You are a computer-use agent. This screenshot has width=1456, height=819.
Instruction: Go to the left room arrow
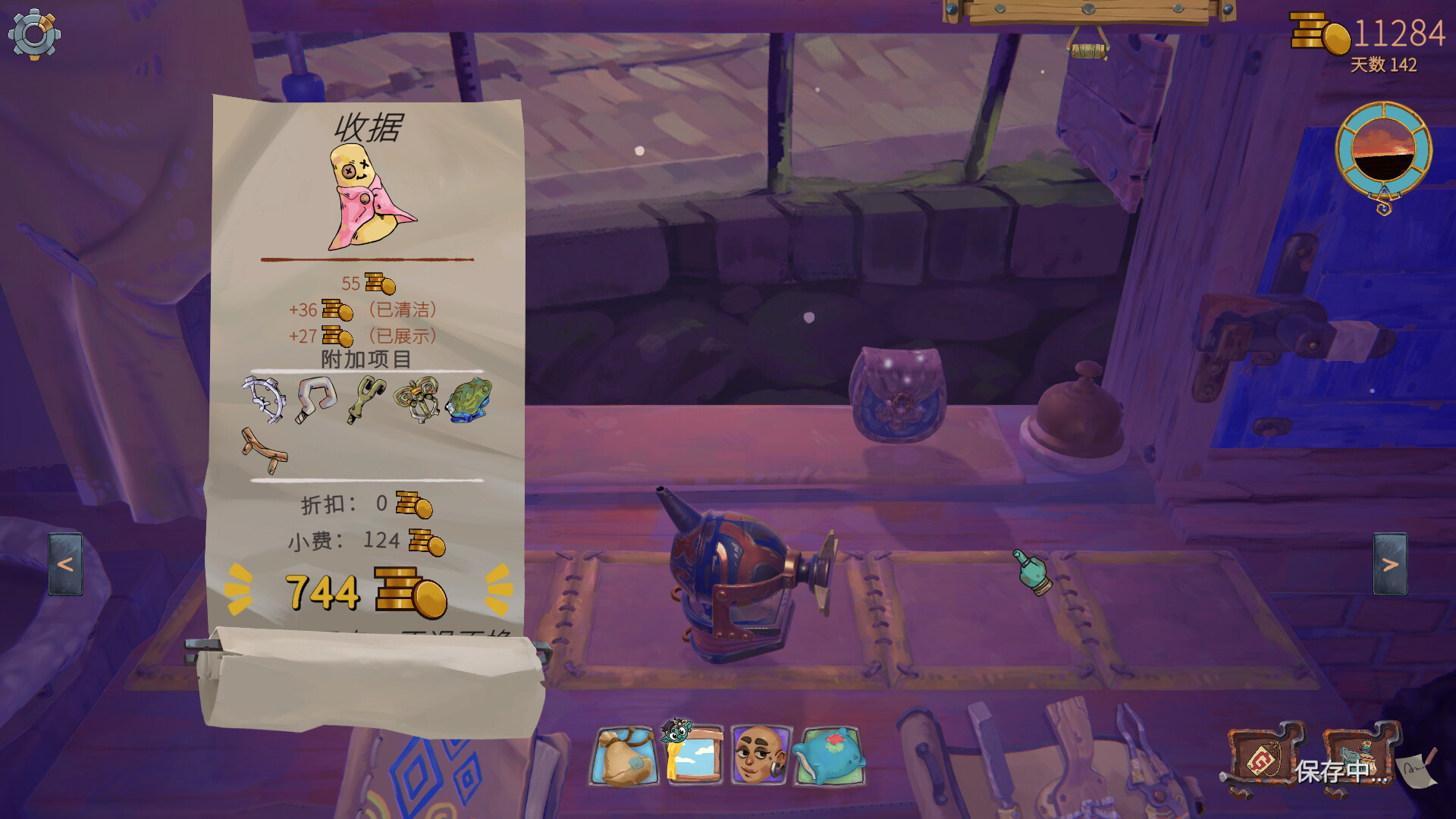tap(66, 564)
